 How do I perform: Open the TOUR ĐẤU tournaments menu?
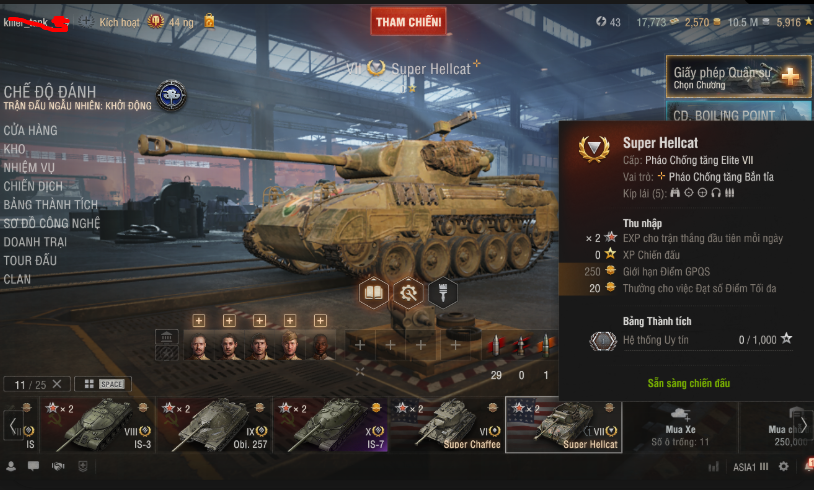pyautogui.click(x=30, y=260)
